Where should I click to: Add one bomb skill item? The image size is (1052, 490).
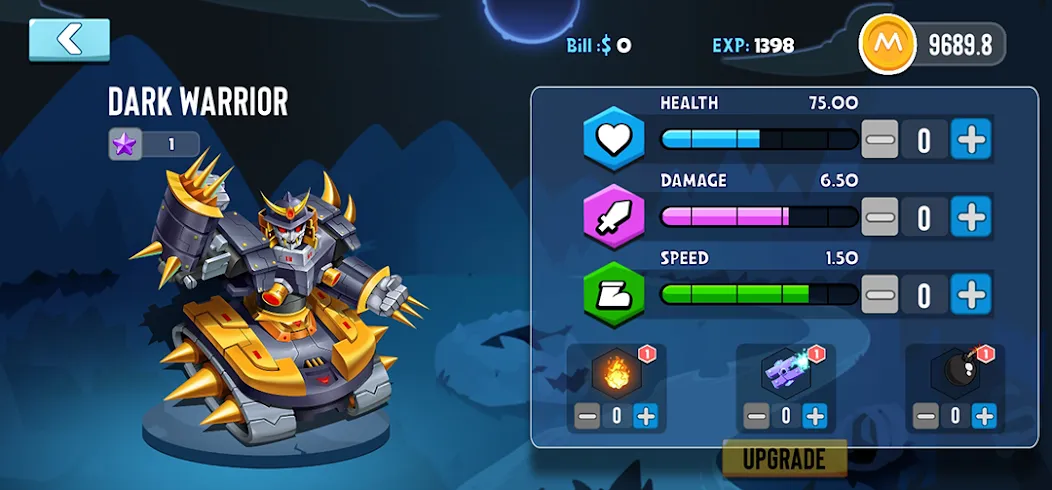(984, 416)
